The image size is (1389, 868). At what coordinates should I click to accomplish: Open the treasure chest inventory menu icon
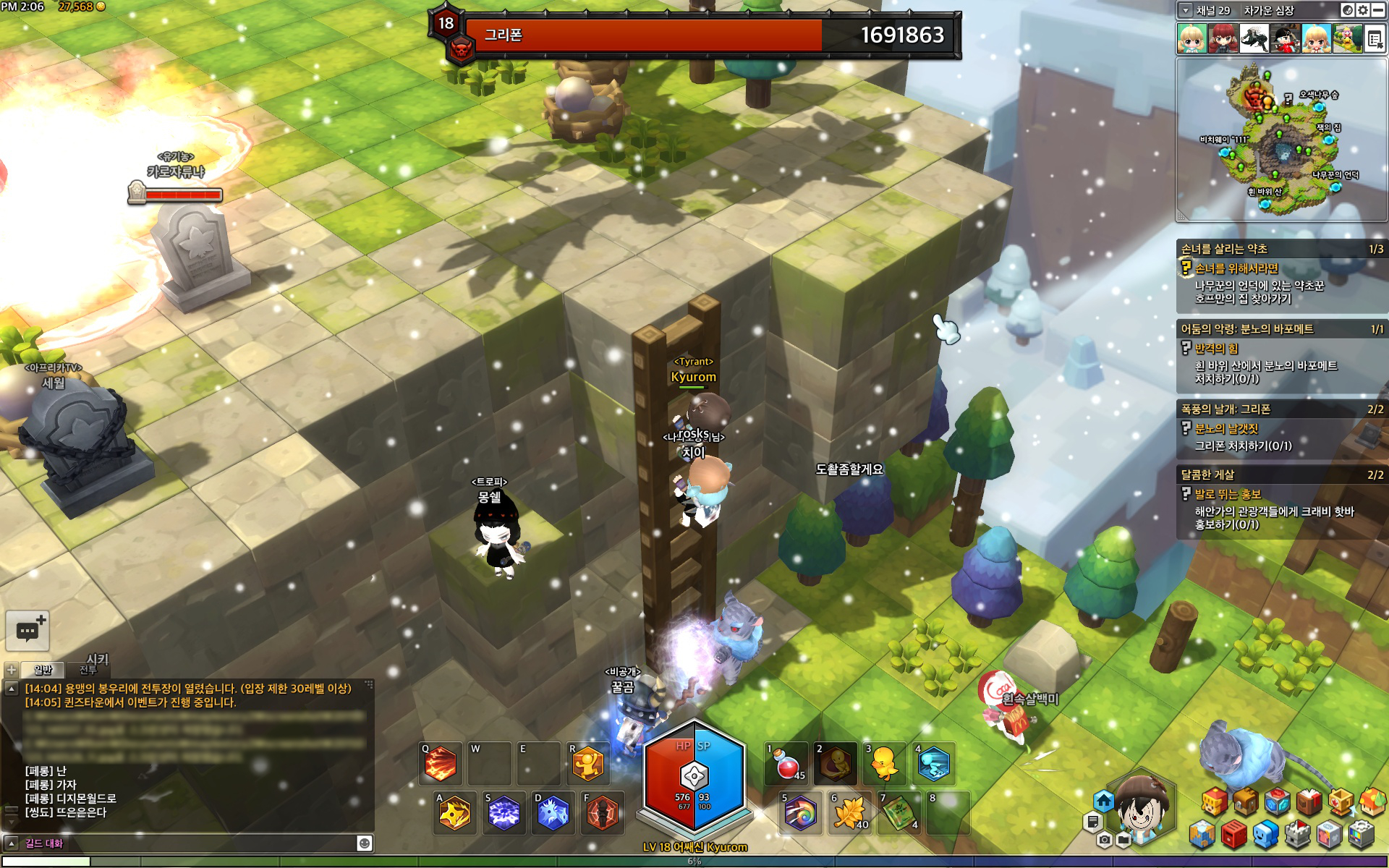click(1246, 801)
